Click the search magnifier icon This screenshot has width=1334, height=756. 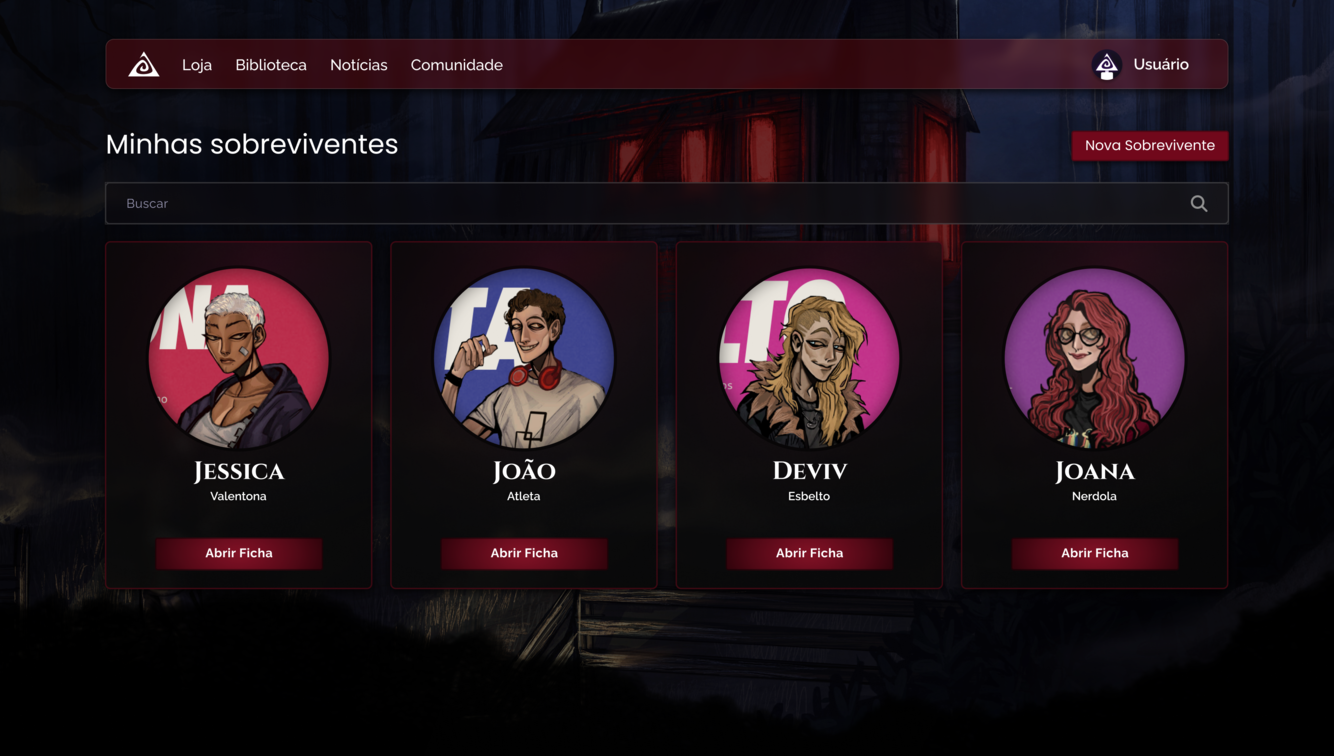click(x=1198, y=203)
